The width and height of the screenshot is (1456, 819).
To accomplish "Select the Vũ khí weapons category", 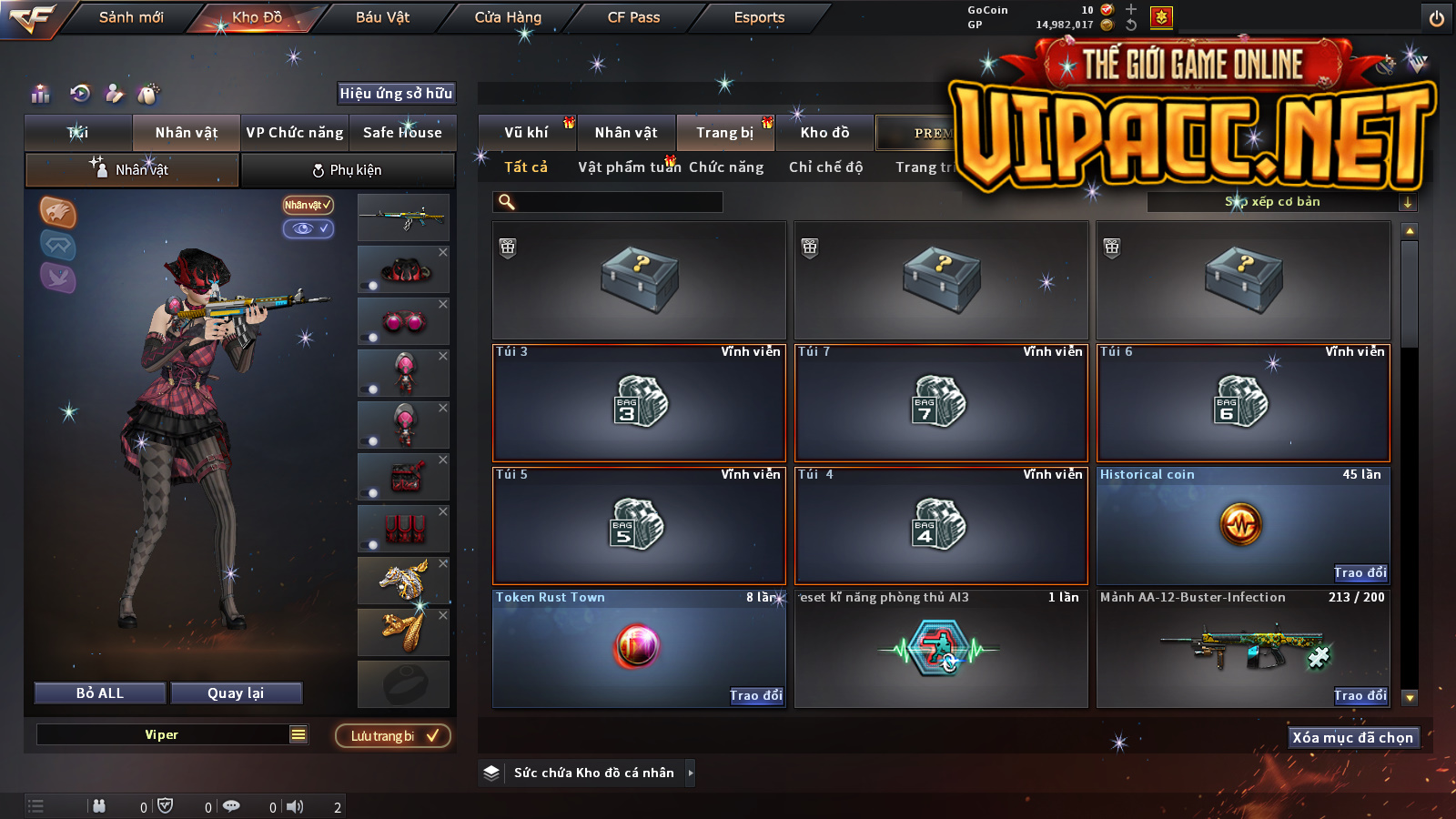I will (526, 133).
